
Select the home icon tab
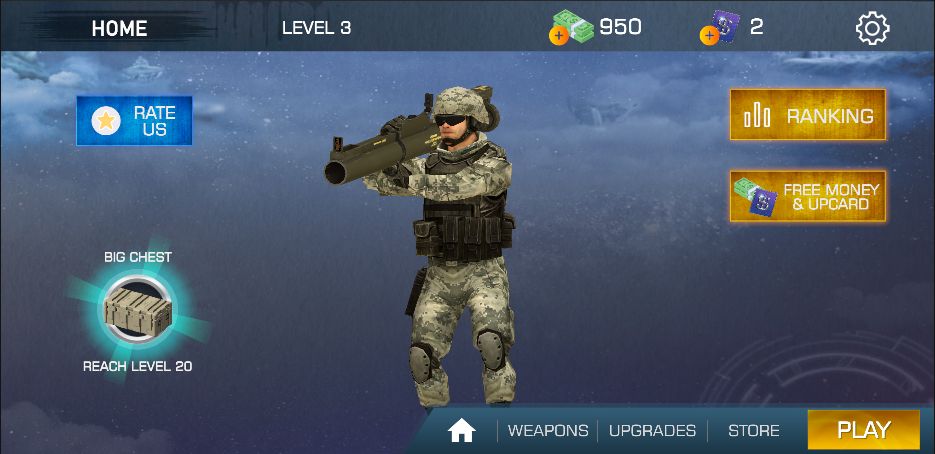pyautogui.click(x=461, y=431)
